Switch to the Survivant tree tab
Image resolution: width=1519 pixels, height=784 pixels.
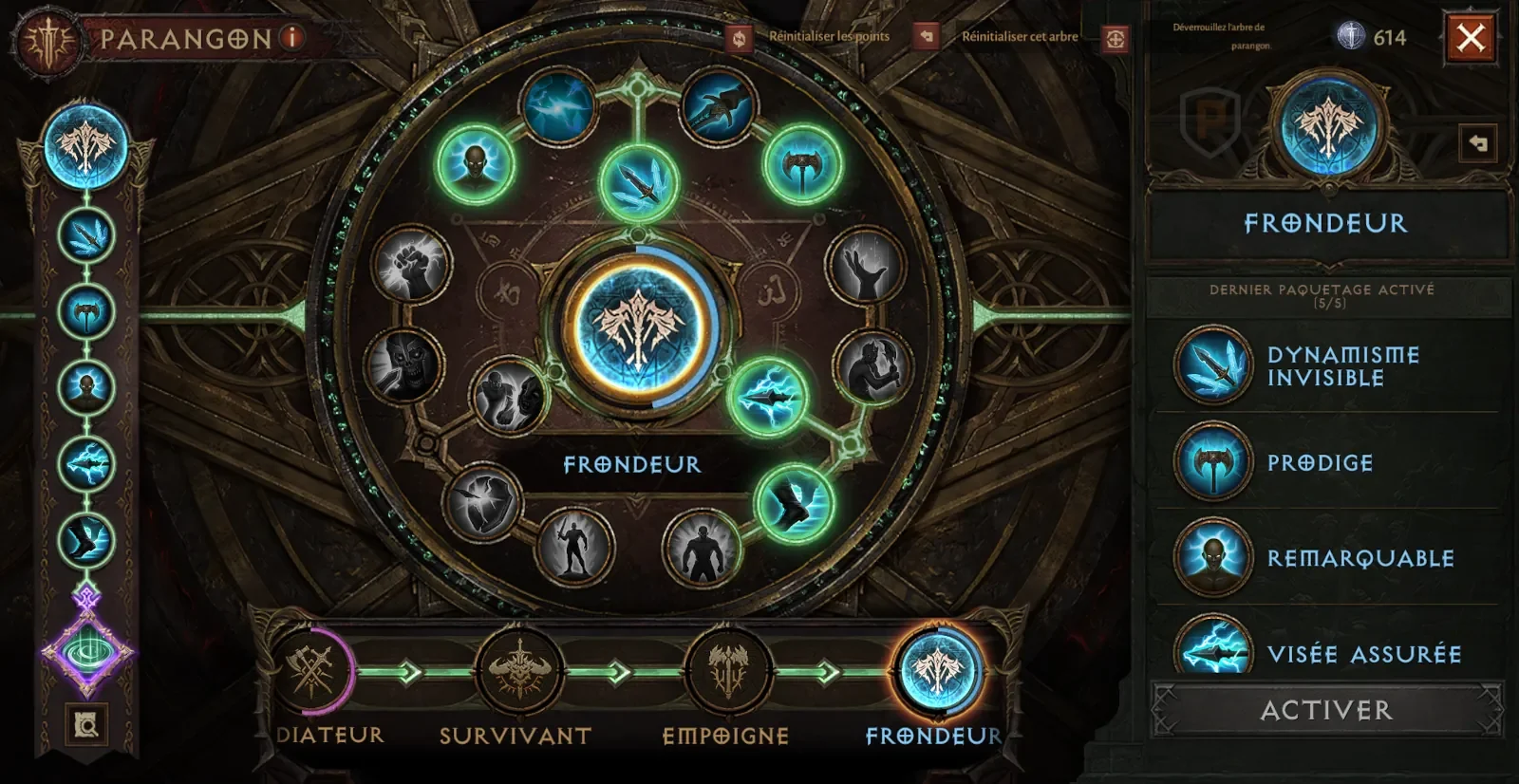click(518, 671)
